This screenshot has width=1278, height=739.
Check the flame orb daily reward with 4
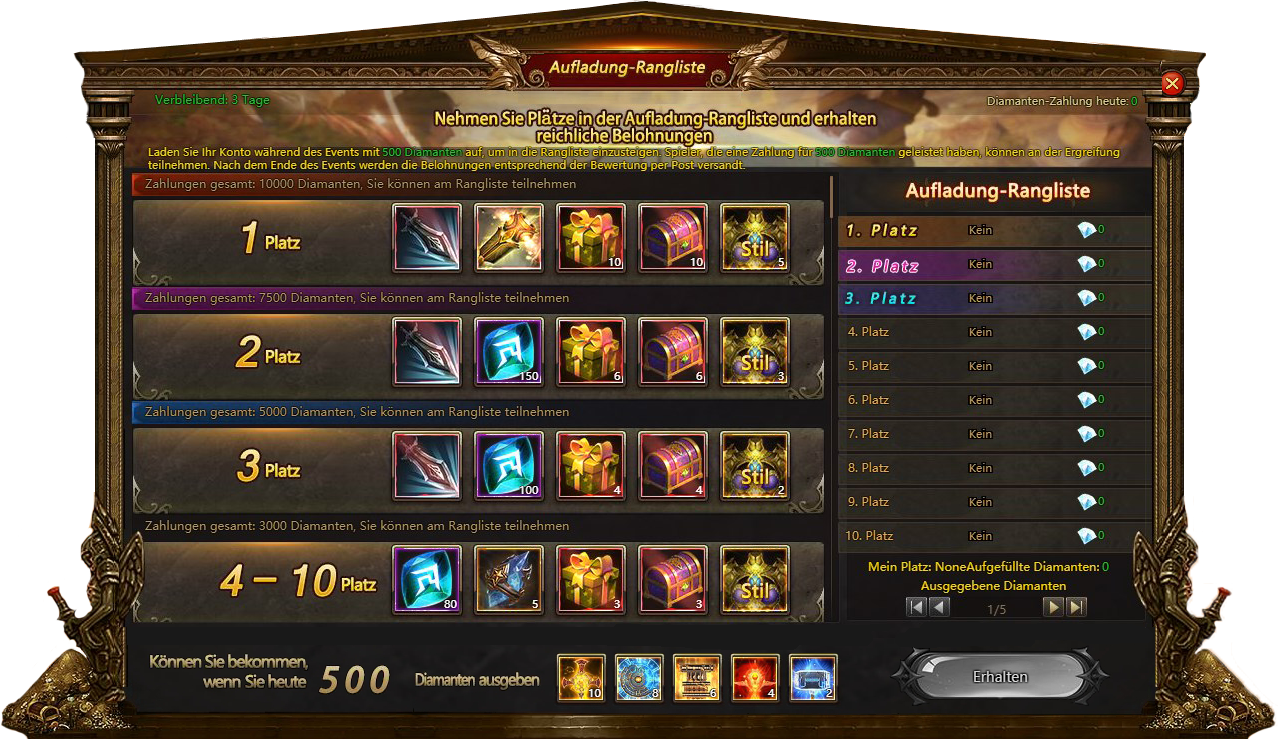755,679
